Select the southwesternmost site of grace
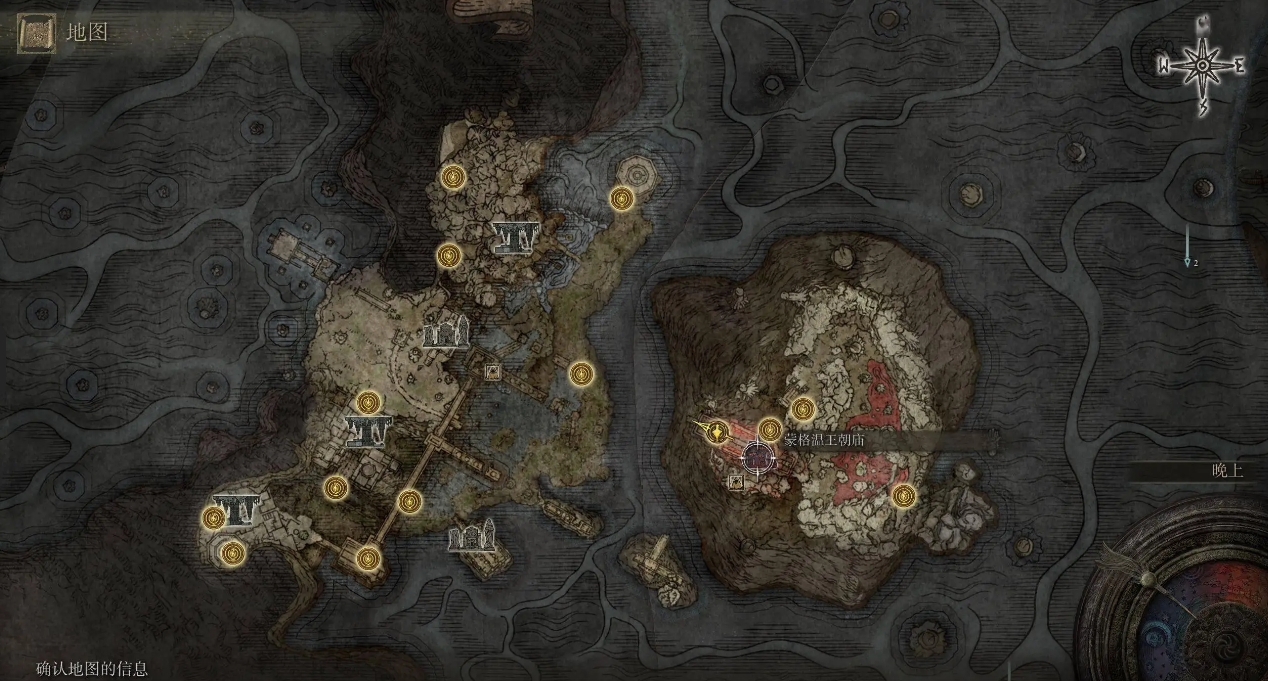 click(233, 552)
